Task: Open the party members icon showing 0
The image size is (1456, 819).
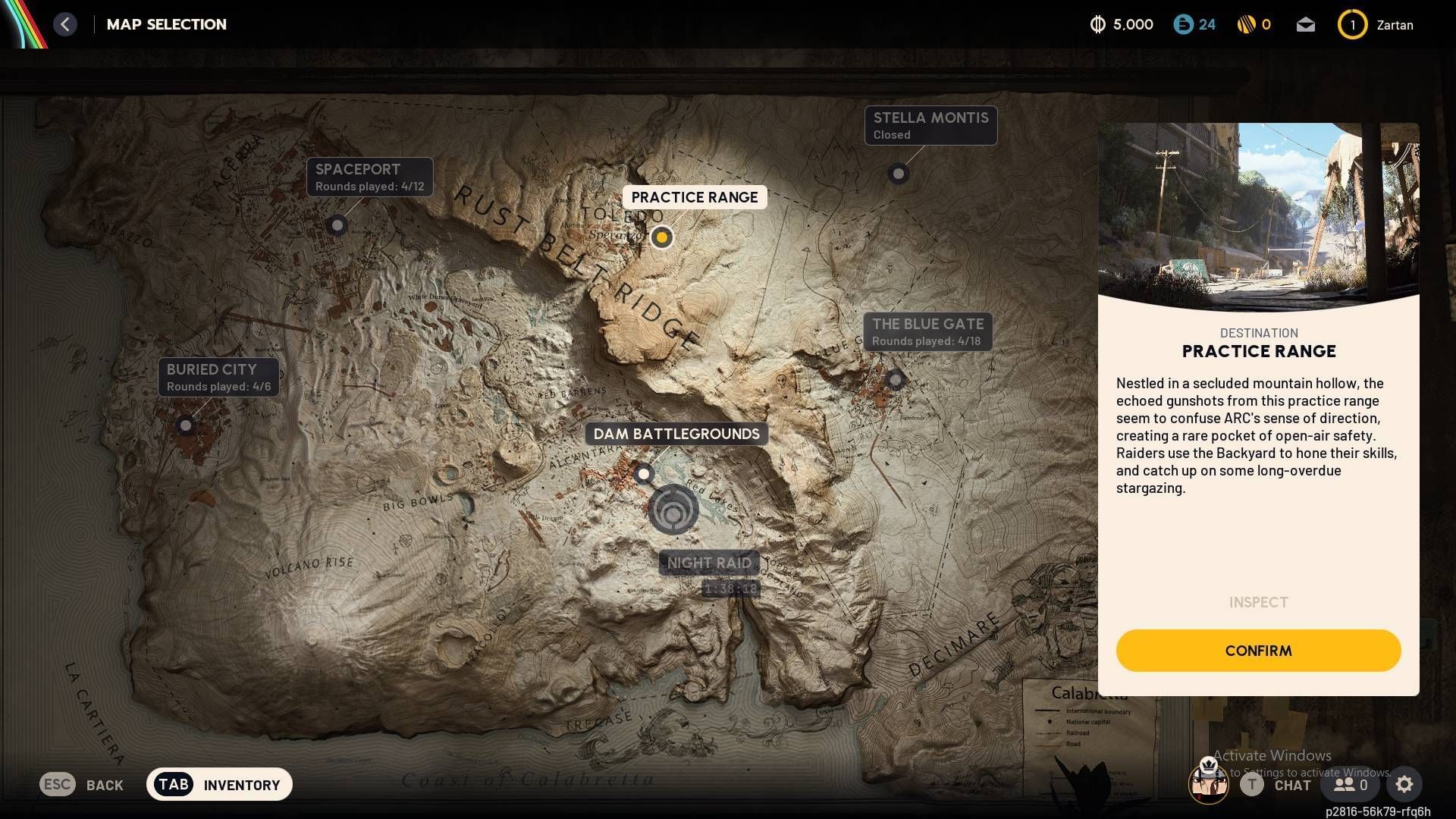Action: tap(1348, 785)
